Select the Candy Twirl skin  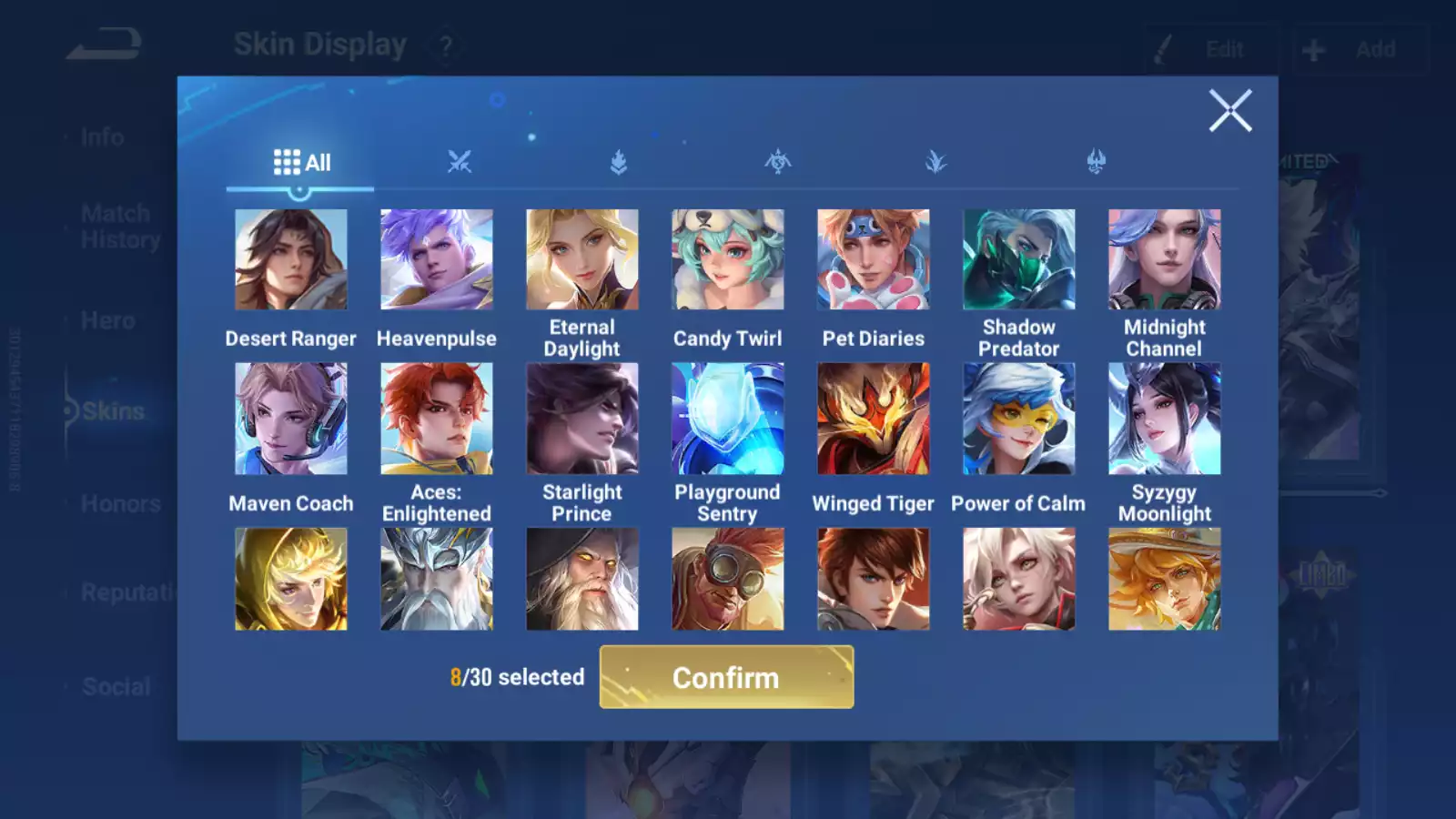pyautogui.click(x=728, y=260)
